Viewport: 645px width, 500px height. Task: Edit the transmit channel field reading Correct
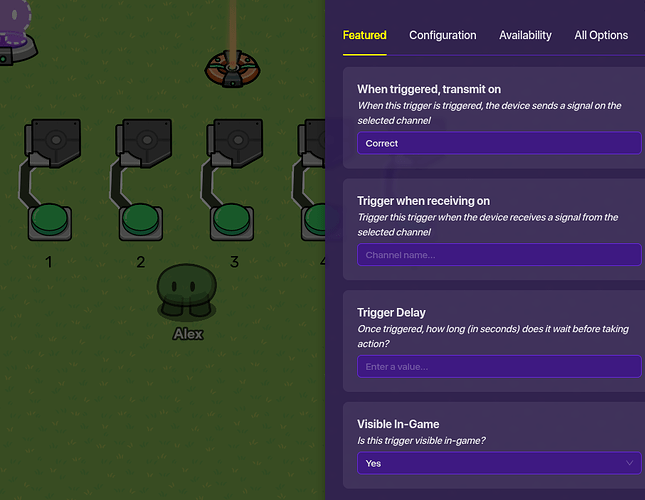point(498,143)
